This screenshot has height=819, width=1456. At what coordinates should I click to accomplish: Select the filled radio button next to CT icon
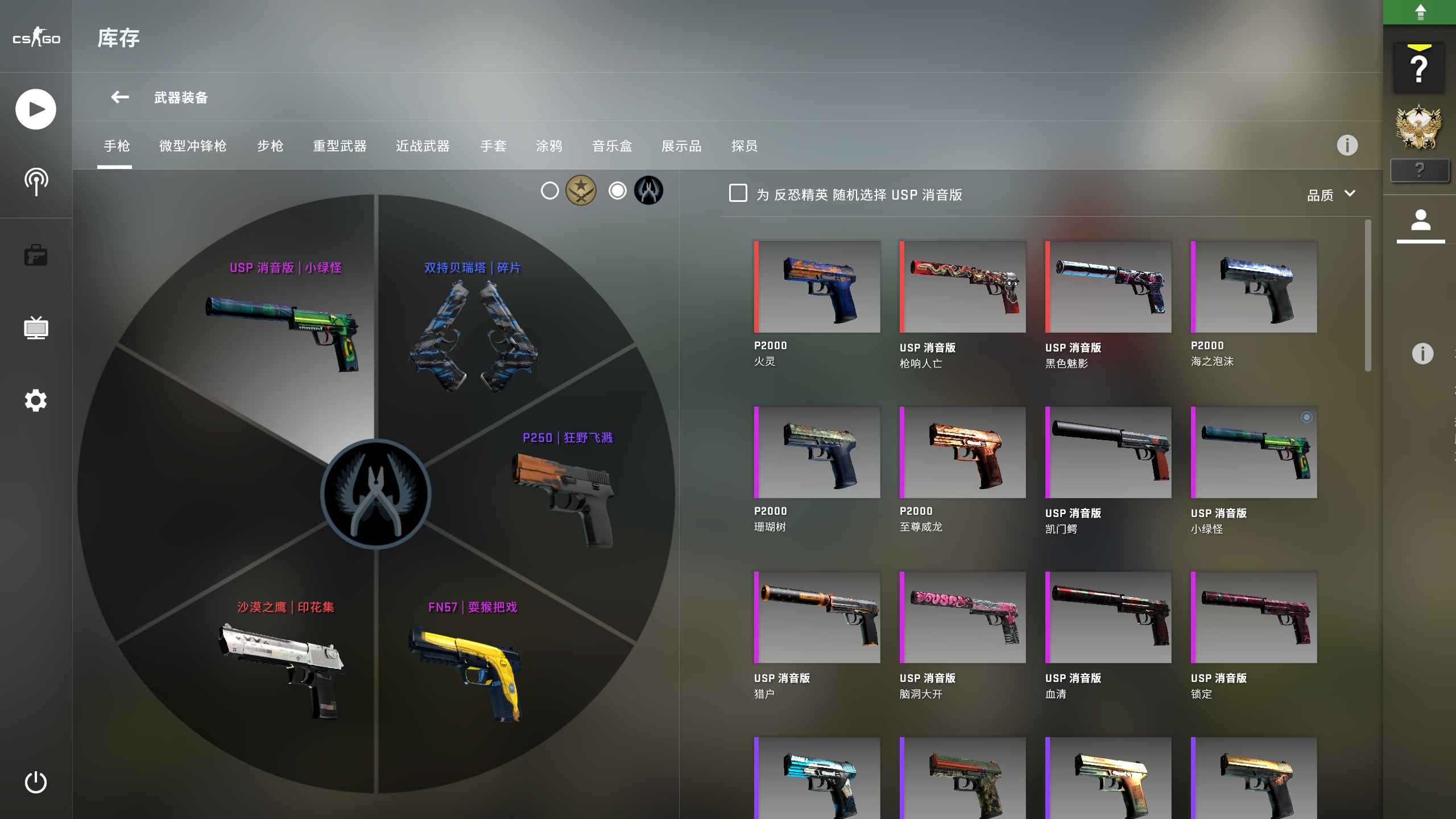618,191
